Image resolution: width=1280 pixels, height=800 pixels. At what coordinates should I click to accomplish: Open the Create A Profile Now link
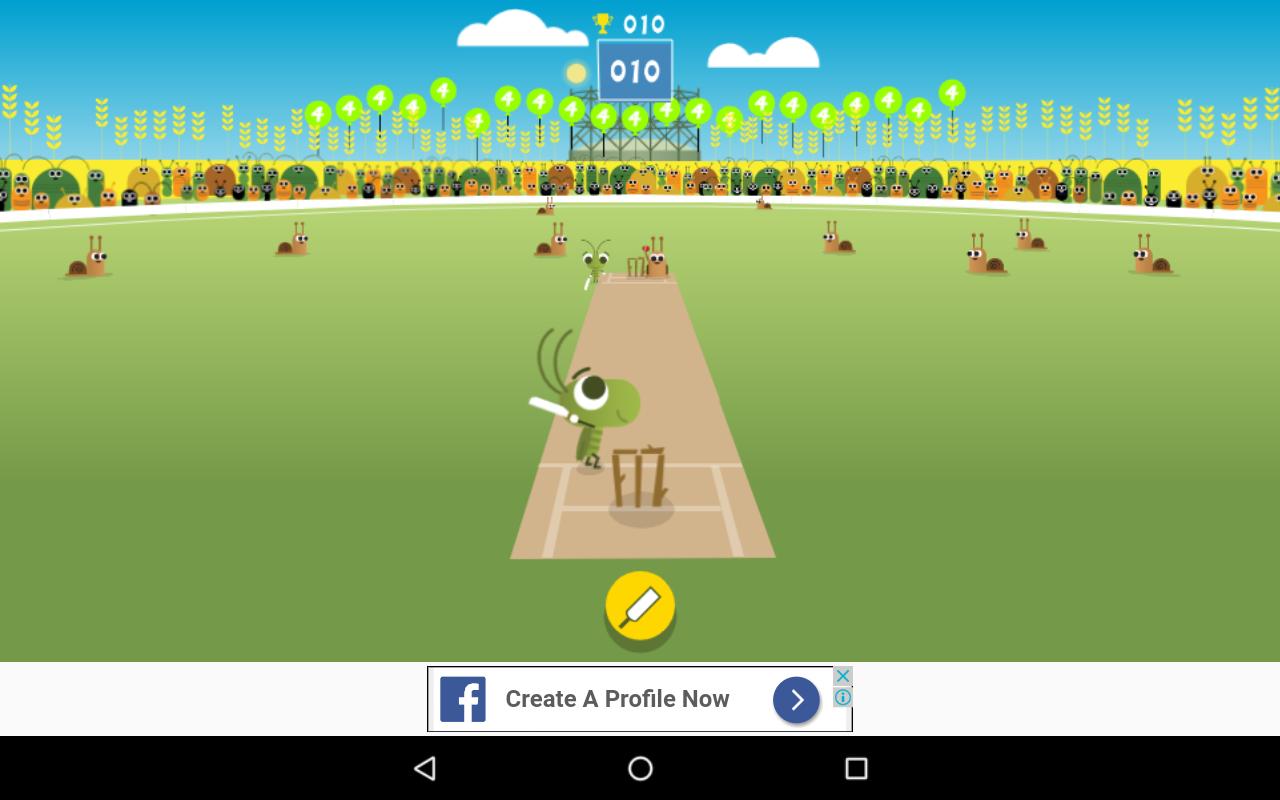coord(617,699)
